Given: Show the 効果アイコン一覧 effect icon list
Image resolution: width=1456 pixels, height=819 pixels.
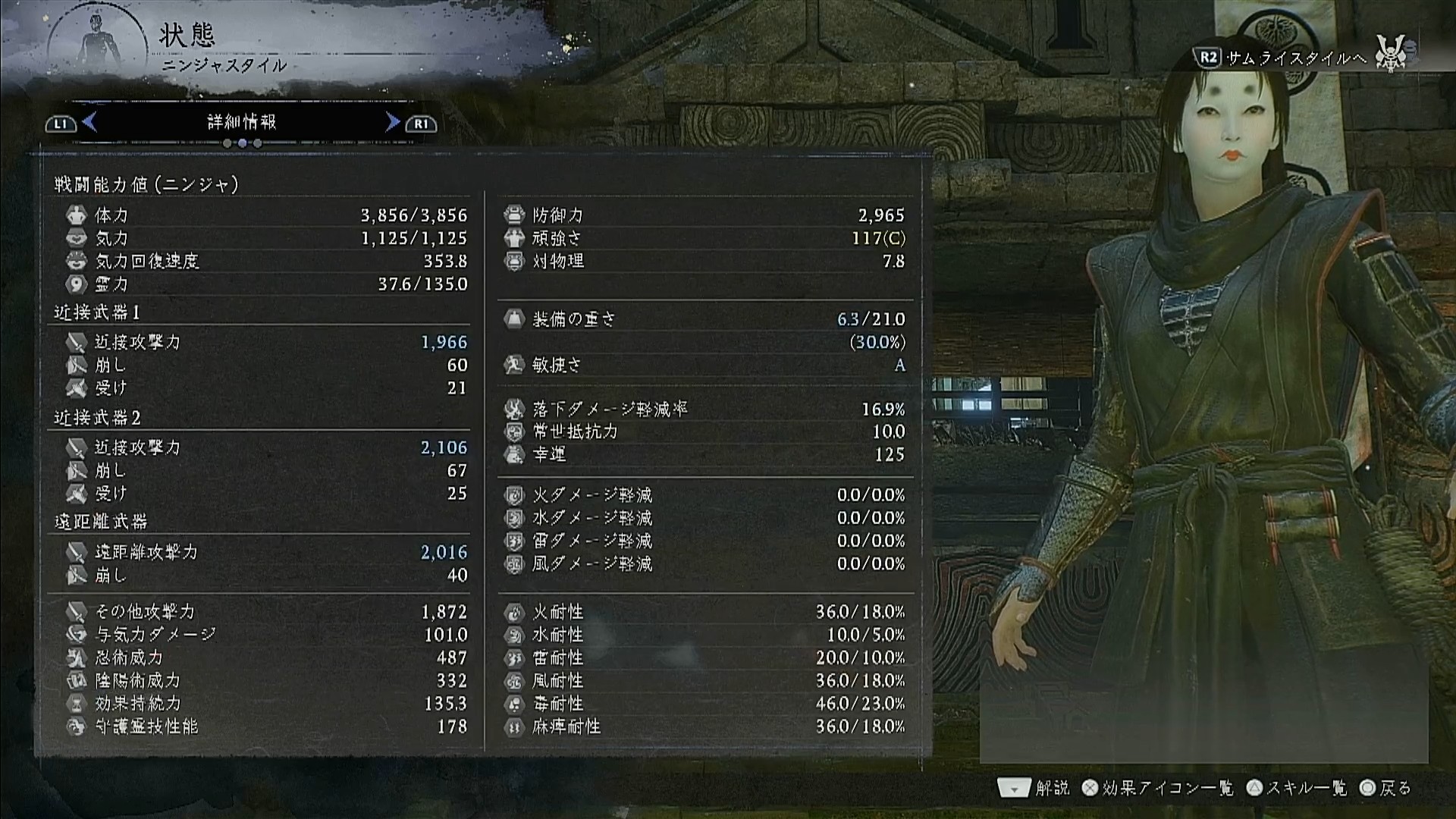Looking at the screenshot, I should click(x=1158, y=789).
